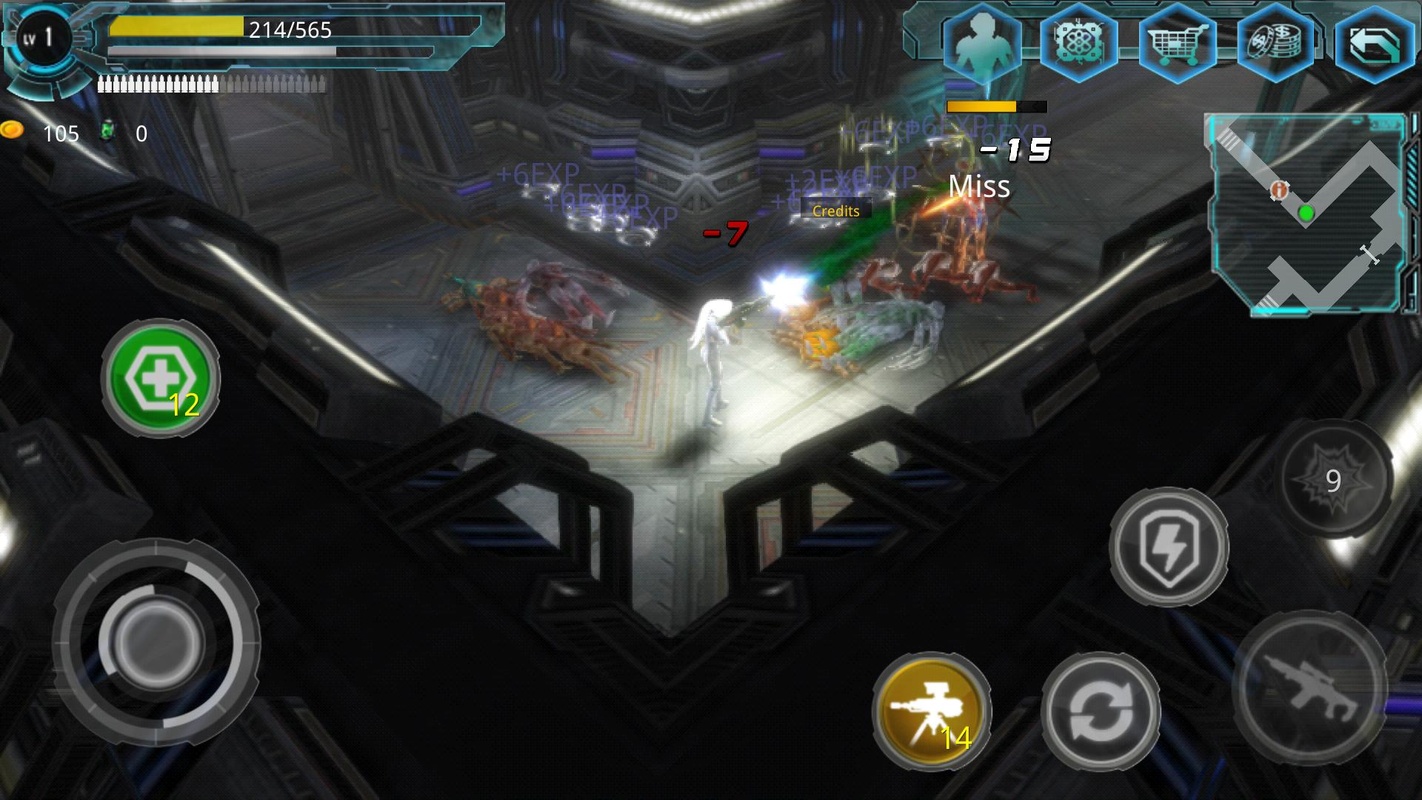Deploy the gold sentry turret
This screenshot has width=1422, height=800.
tap(932, 712)
